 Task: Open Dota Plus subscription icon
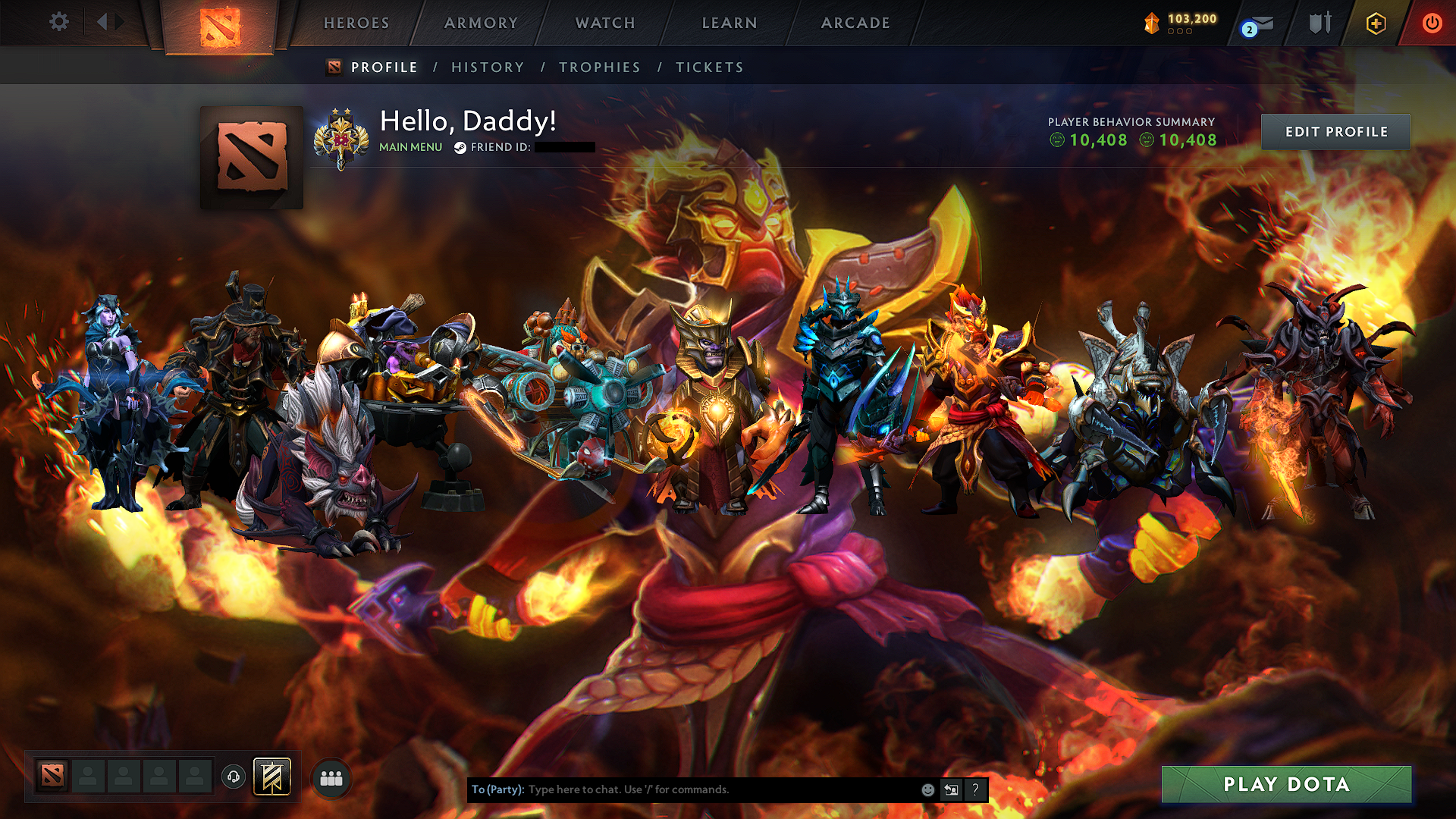coord(1375,24)
